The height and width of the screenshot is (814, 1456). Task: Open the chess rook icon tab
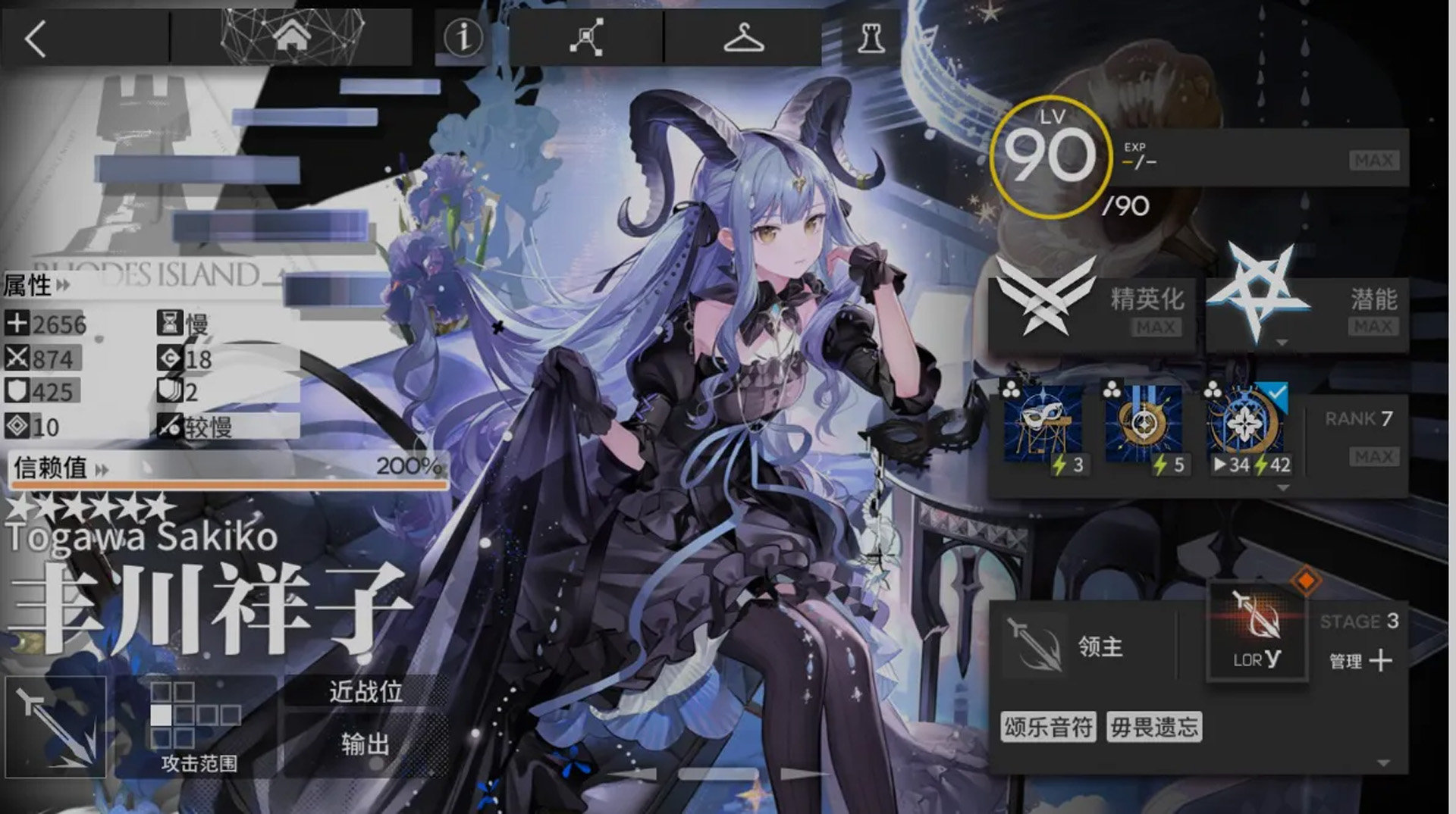point(871,36)
